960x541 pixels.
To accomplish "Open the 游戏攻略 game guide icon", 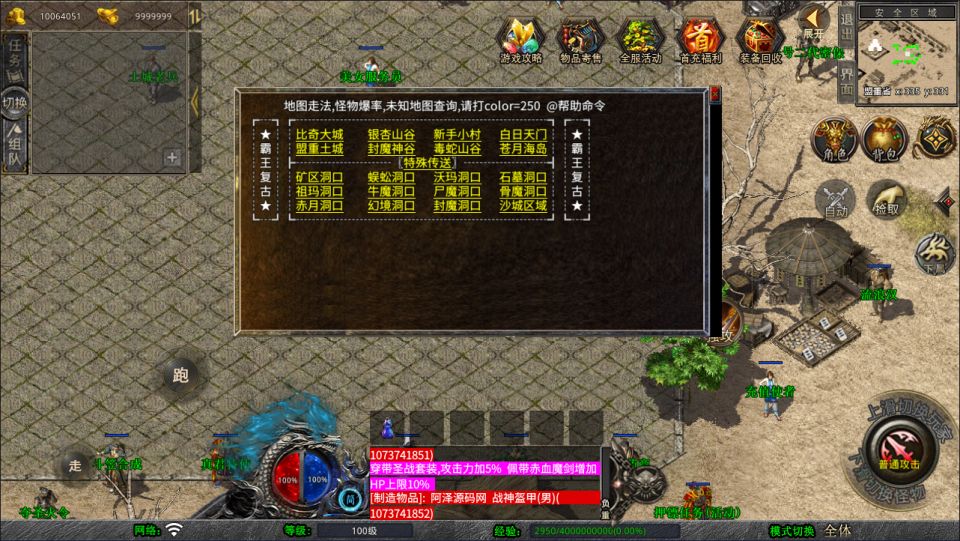I will pos(521,40).
